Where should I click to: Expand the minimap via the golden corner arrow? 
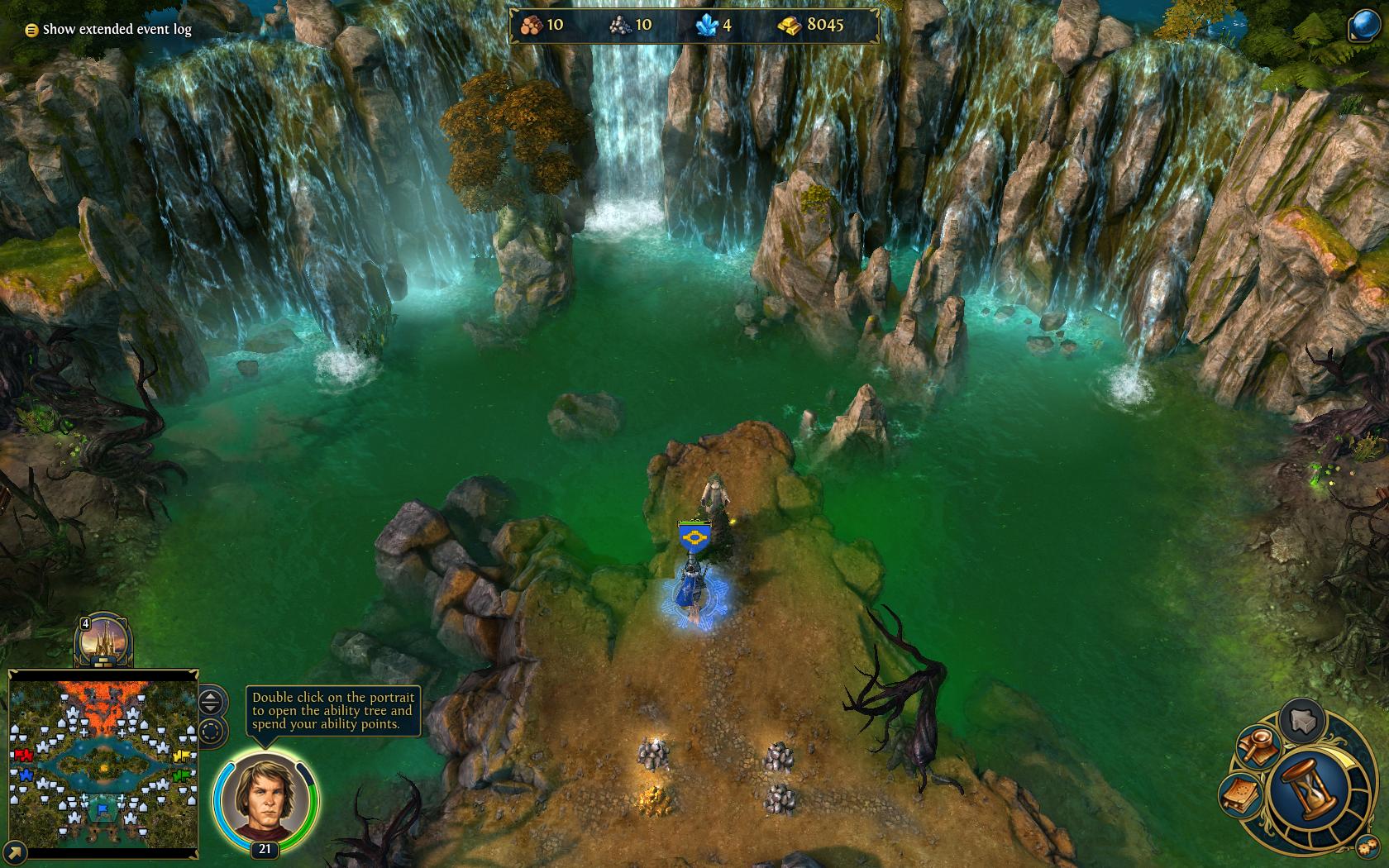pyautogui.click(x=14, y=851)
